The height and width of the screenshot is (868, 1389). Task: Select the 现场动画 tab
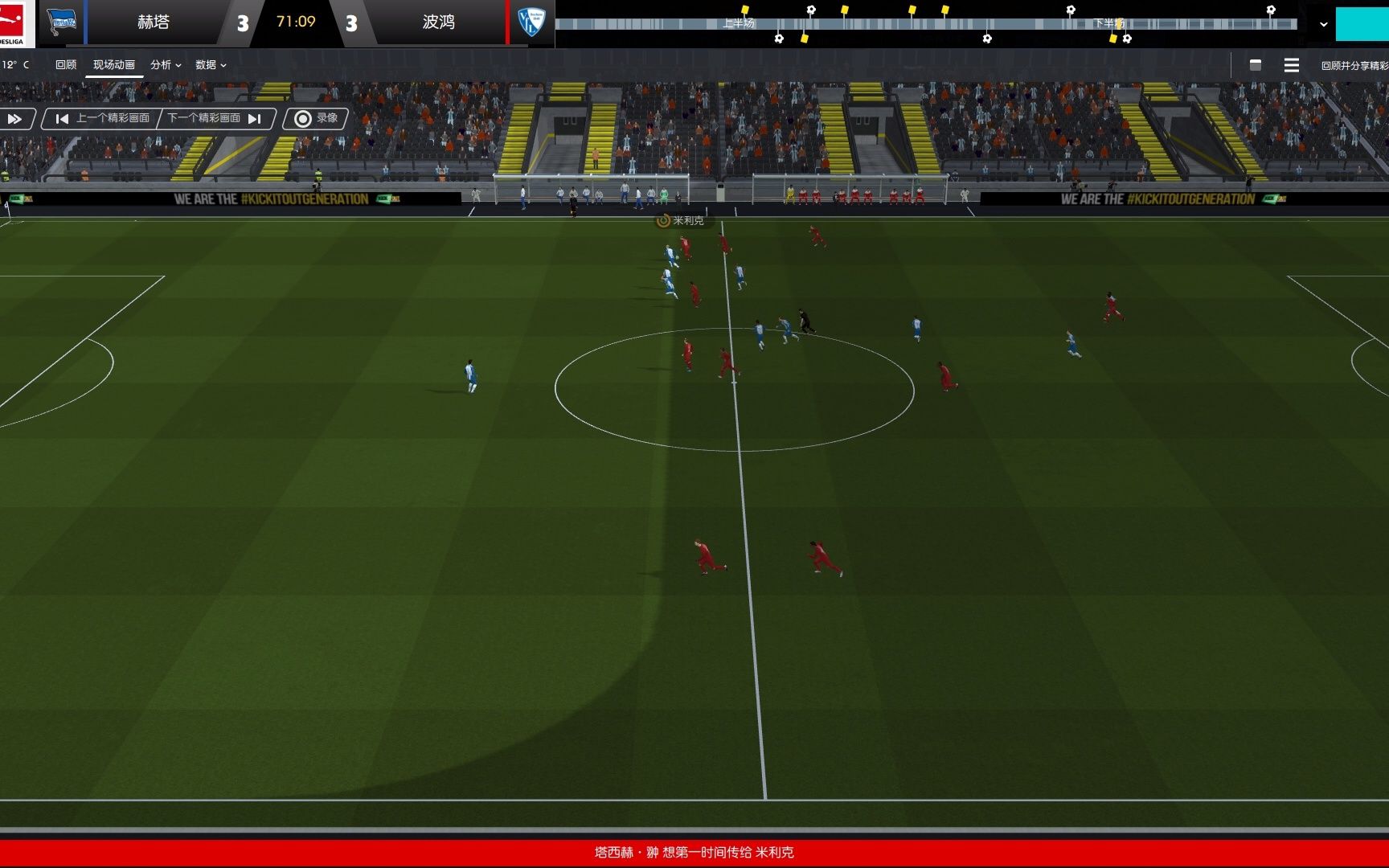(114, 65)
